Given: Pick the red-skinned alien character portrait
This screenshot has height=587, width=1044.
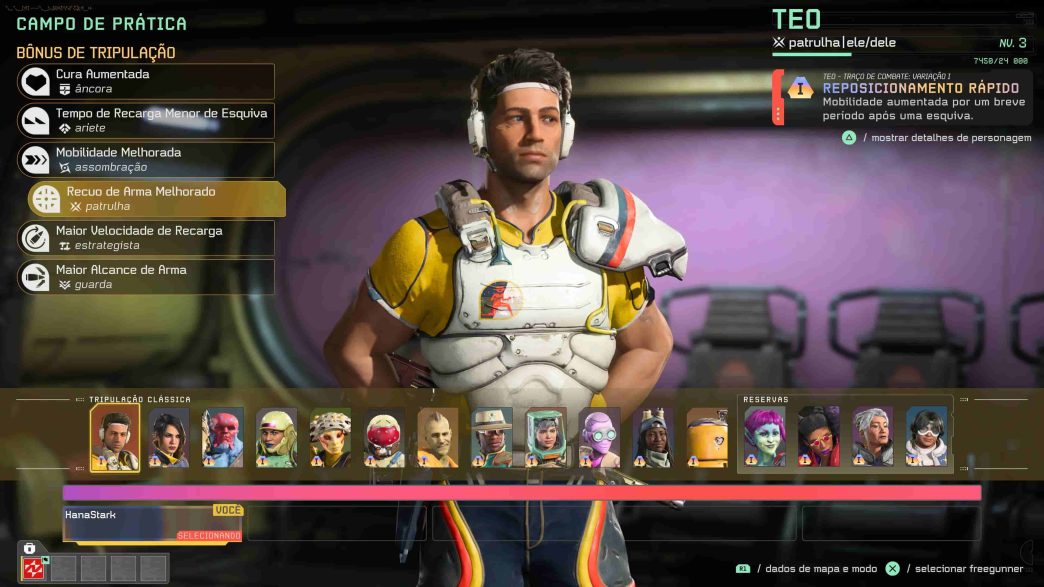Looking at the screenshot, I should pos(222,437).
